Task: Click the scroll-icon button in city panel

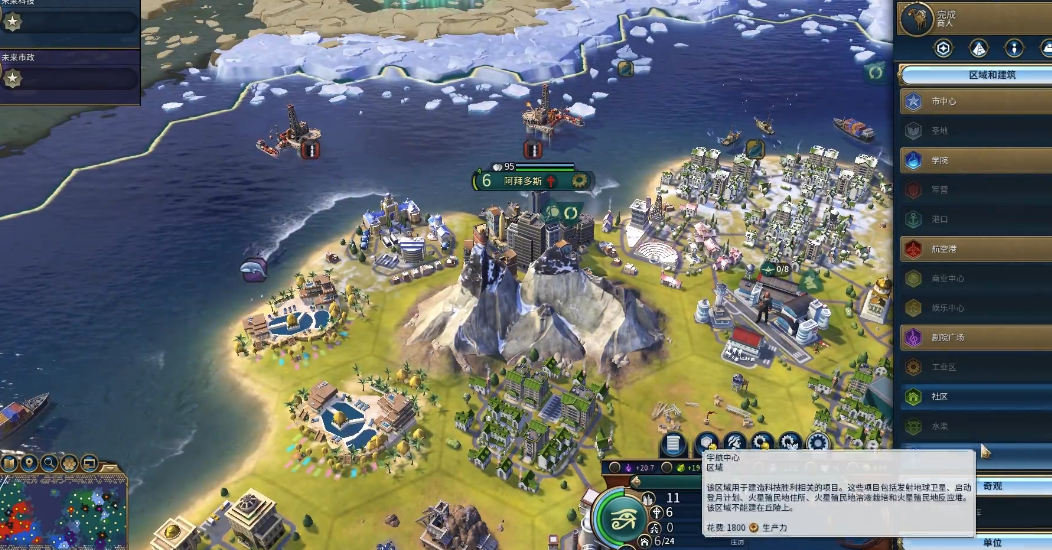Action: pos(673,442)
